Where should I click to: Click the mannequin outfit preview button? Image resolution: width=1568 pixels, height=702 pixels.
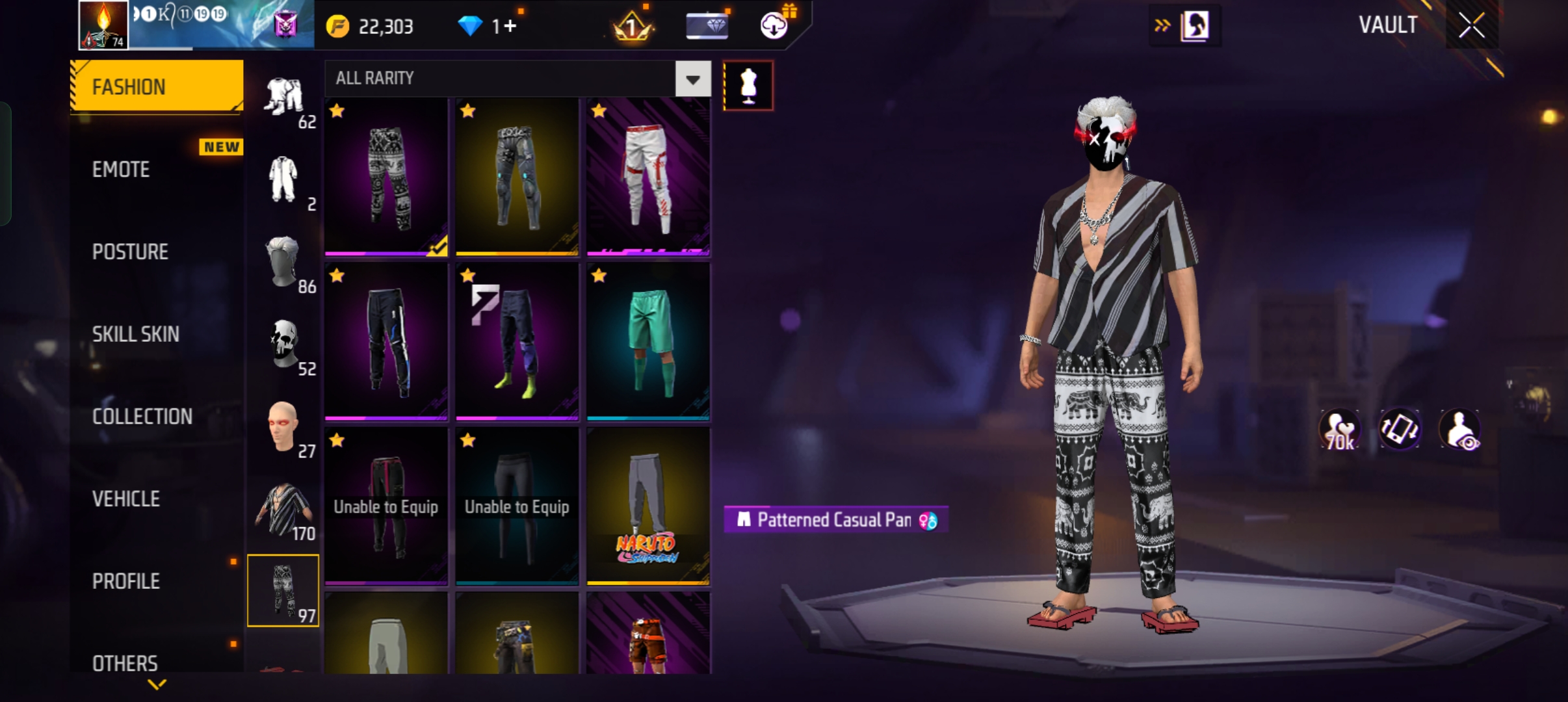(748, 86)
